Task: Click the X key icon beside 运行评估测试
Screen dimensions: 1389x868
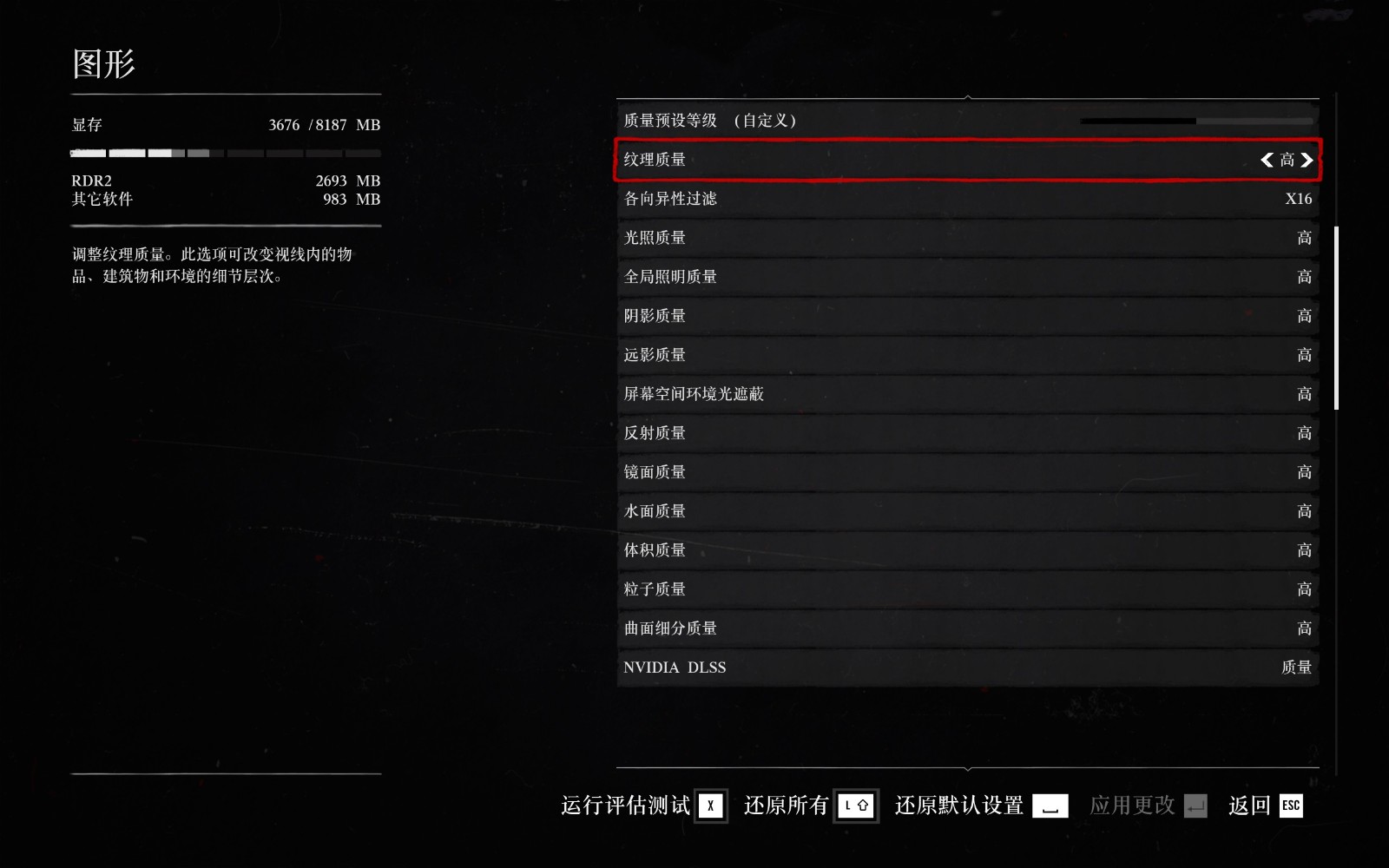Action: pos(710,806)
